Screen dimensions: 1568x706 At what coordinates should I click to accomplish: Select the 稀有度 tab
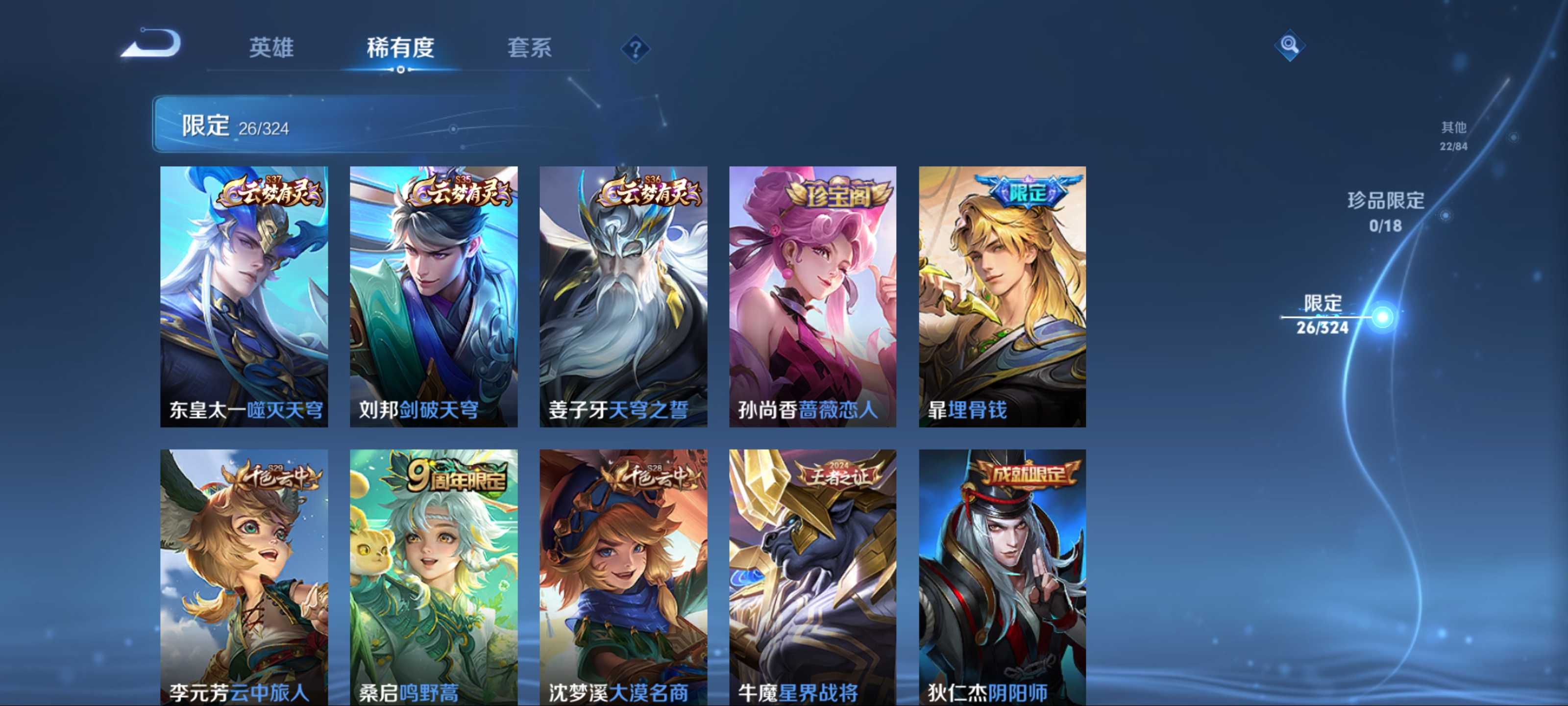click(400, 48)
